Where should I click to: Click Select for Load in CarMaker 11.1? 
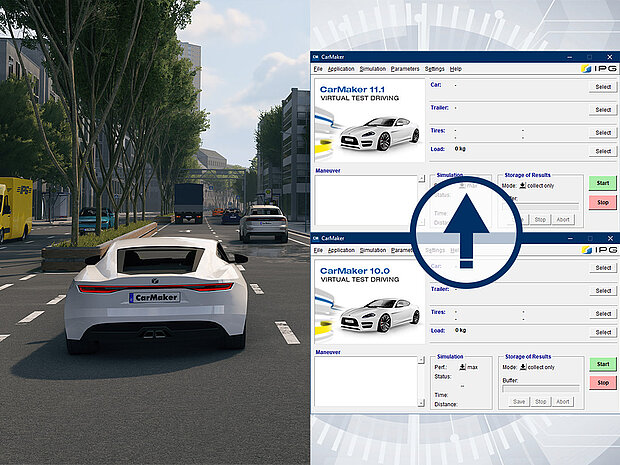click(603, 151)
